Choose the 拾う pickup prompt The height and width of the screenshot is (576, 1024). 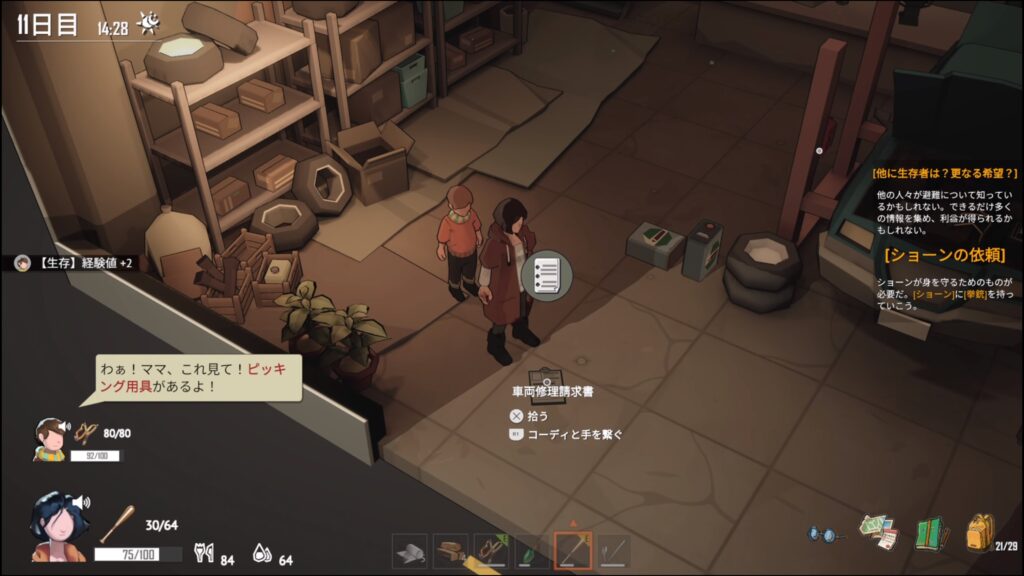537,415
